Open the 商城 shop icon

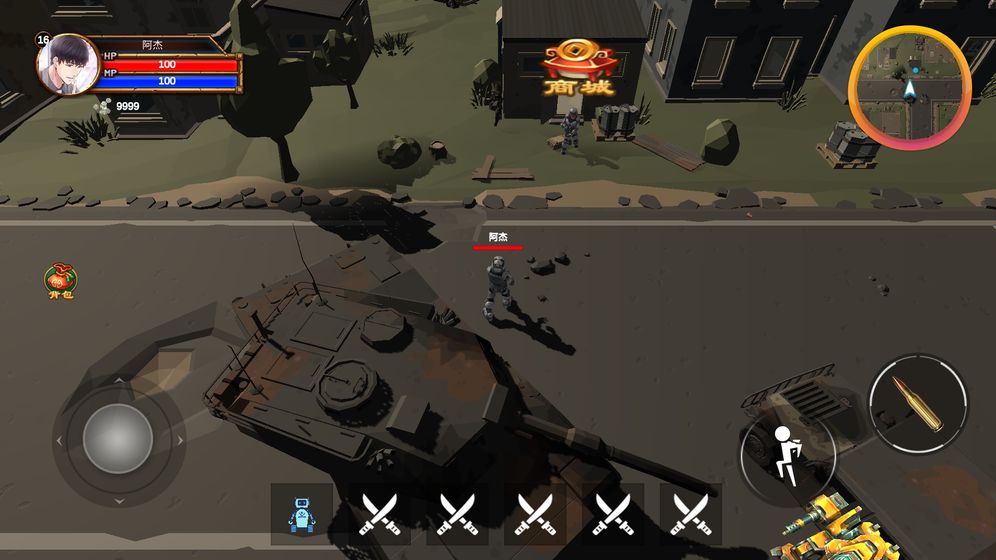tap(579, 68)
